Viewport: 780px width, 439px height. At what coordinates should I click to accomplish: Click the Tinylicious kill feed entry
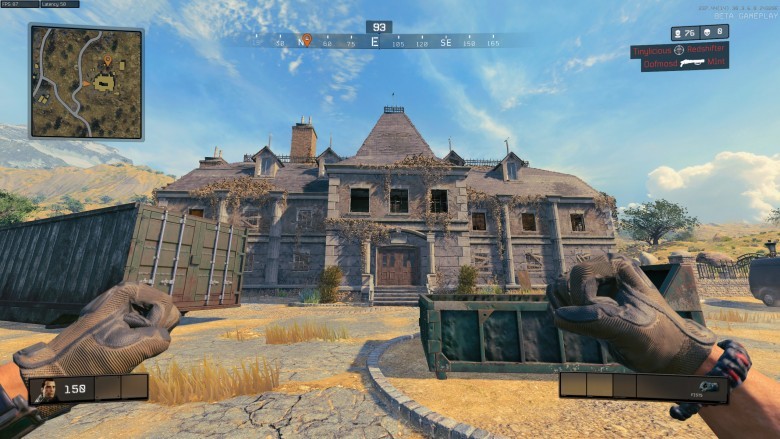679,50
